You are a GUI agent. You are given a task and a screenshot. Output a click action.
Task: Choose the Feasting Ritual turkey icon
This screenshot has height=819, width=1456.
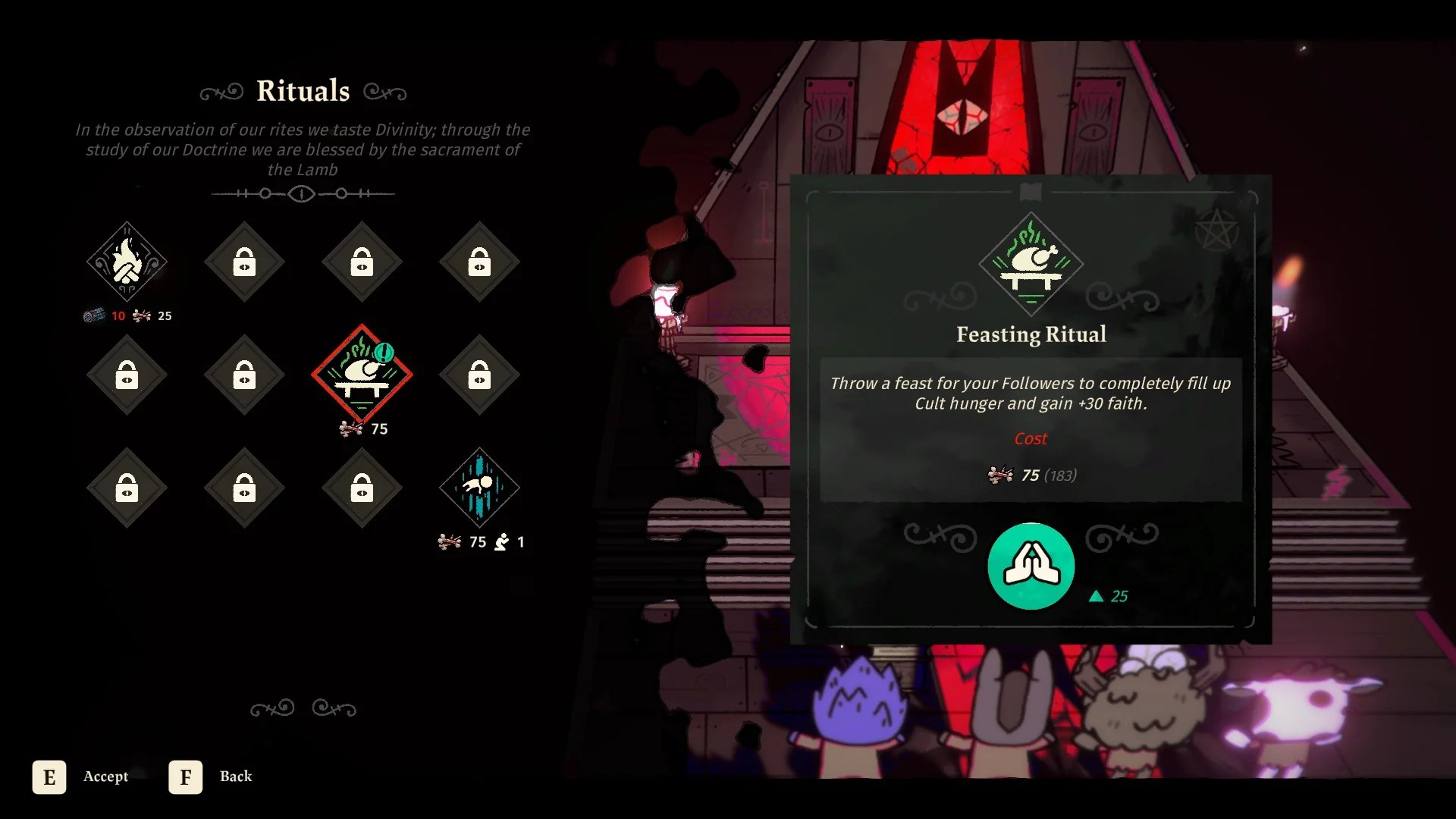362,374
